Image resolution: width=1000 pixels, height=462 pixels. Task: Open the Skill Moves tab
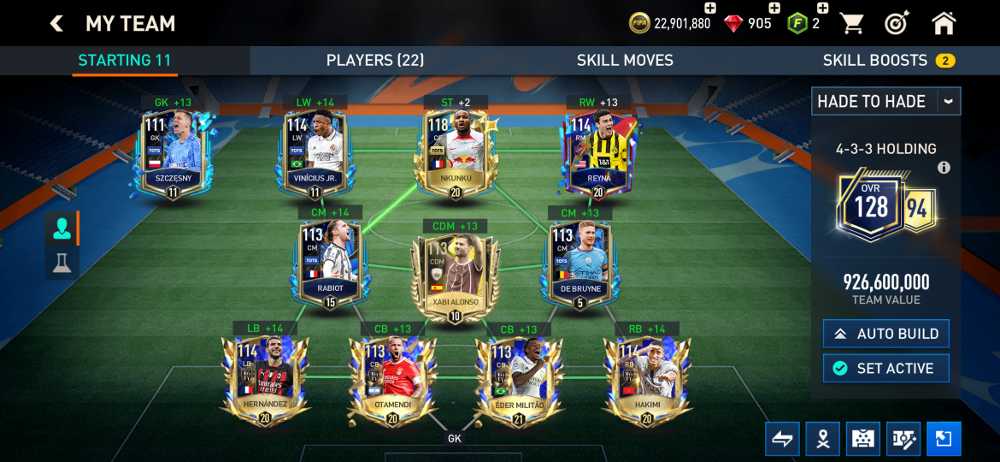[625, 60]
